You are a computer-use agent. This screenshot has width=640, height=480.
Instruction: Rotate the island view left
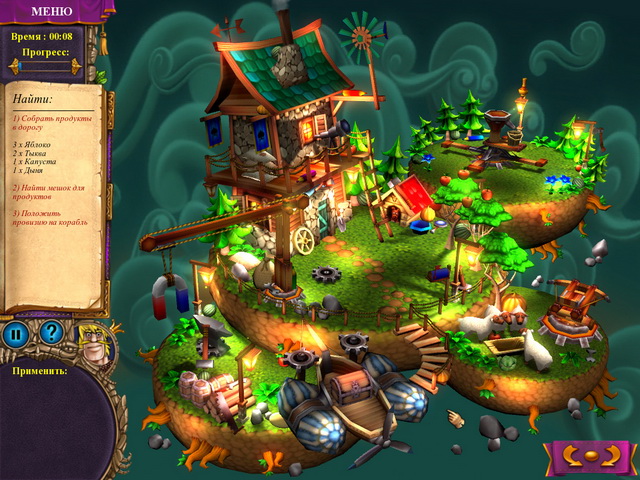[x=572, y=457]
